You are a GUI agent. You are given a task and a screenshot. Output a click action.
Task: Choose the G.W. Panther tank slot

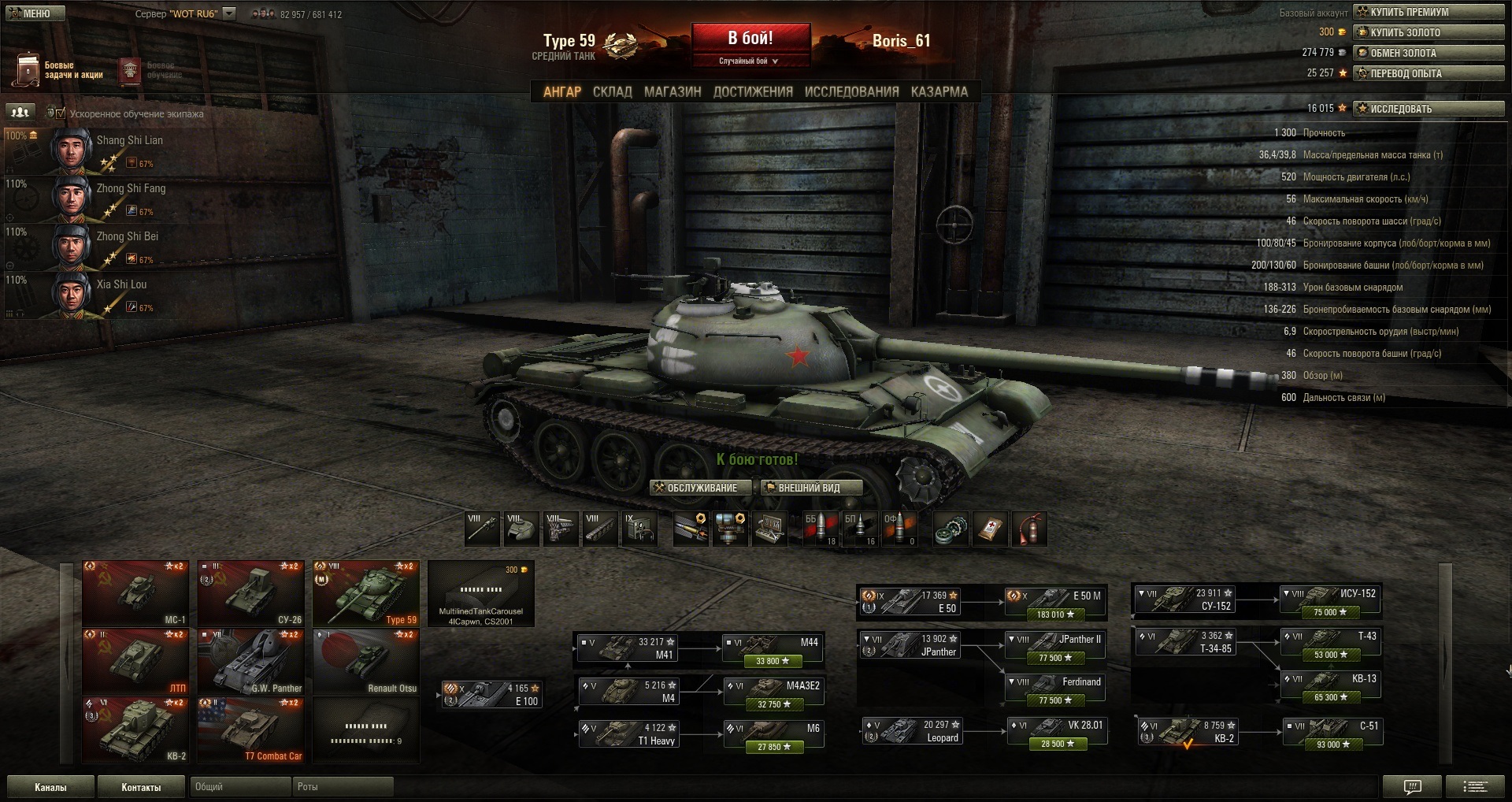pyautogui.click(x=250, y=662)
